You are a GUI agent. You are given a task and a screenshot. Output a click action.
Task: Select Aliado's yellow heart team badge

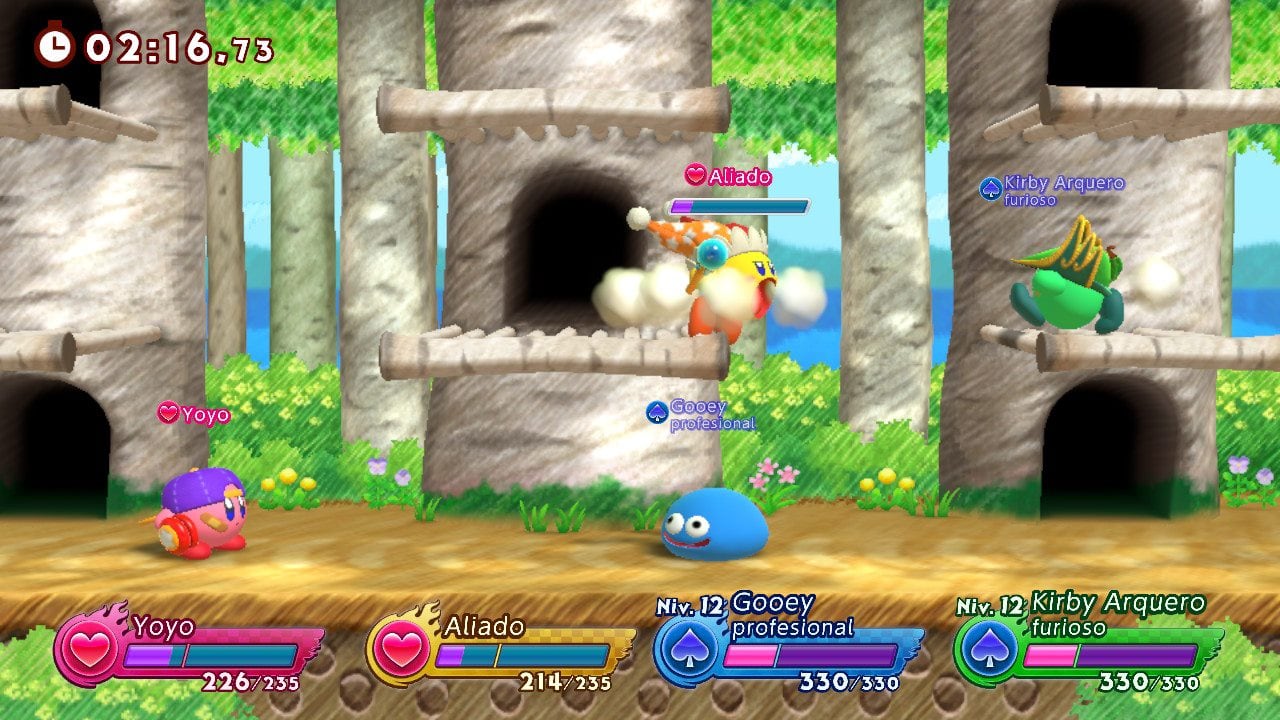pyautogui.click(x=400, y=647)
